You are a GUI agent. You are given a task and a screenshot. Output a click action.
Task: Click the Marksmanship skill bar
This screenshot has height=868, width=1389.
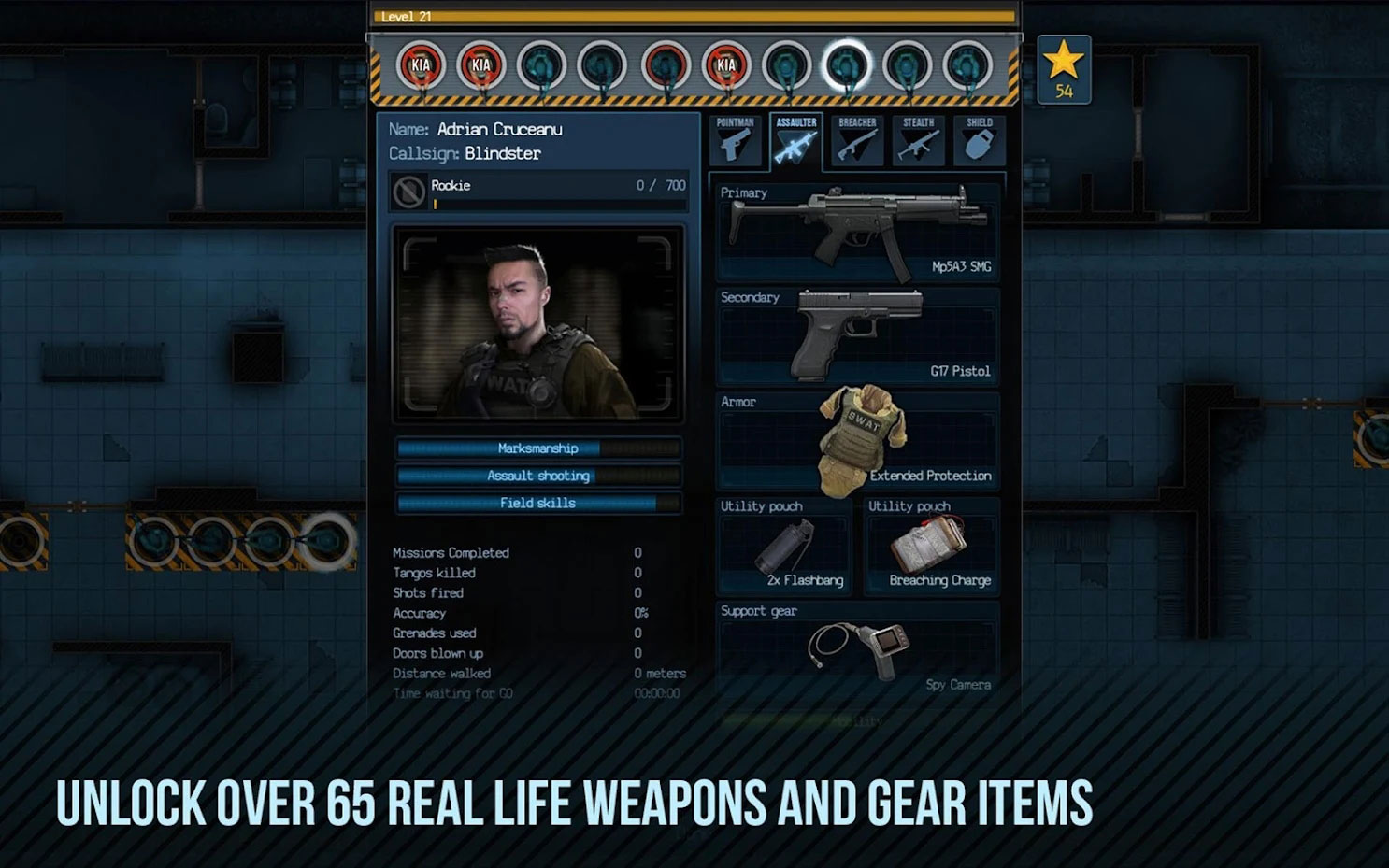(x=538, y=448)
